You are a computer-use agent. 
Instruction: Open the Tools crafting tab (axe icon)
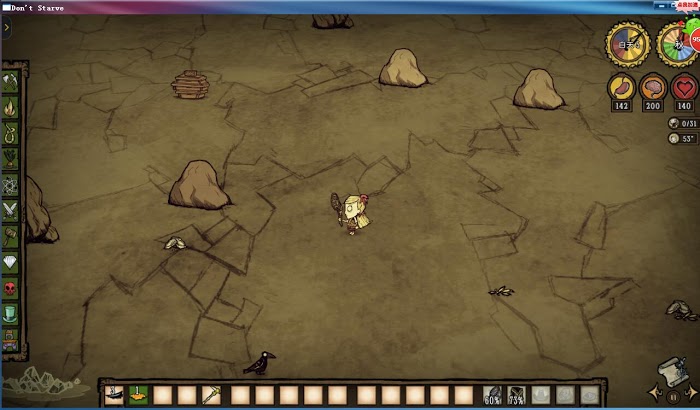pyautogui.click(x=11, y=80)
